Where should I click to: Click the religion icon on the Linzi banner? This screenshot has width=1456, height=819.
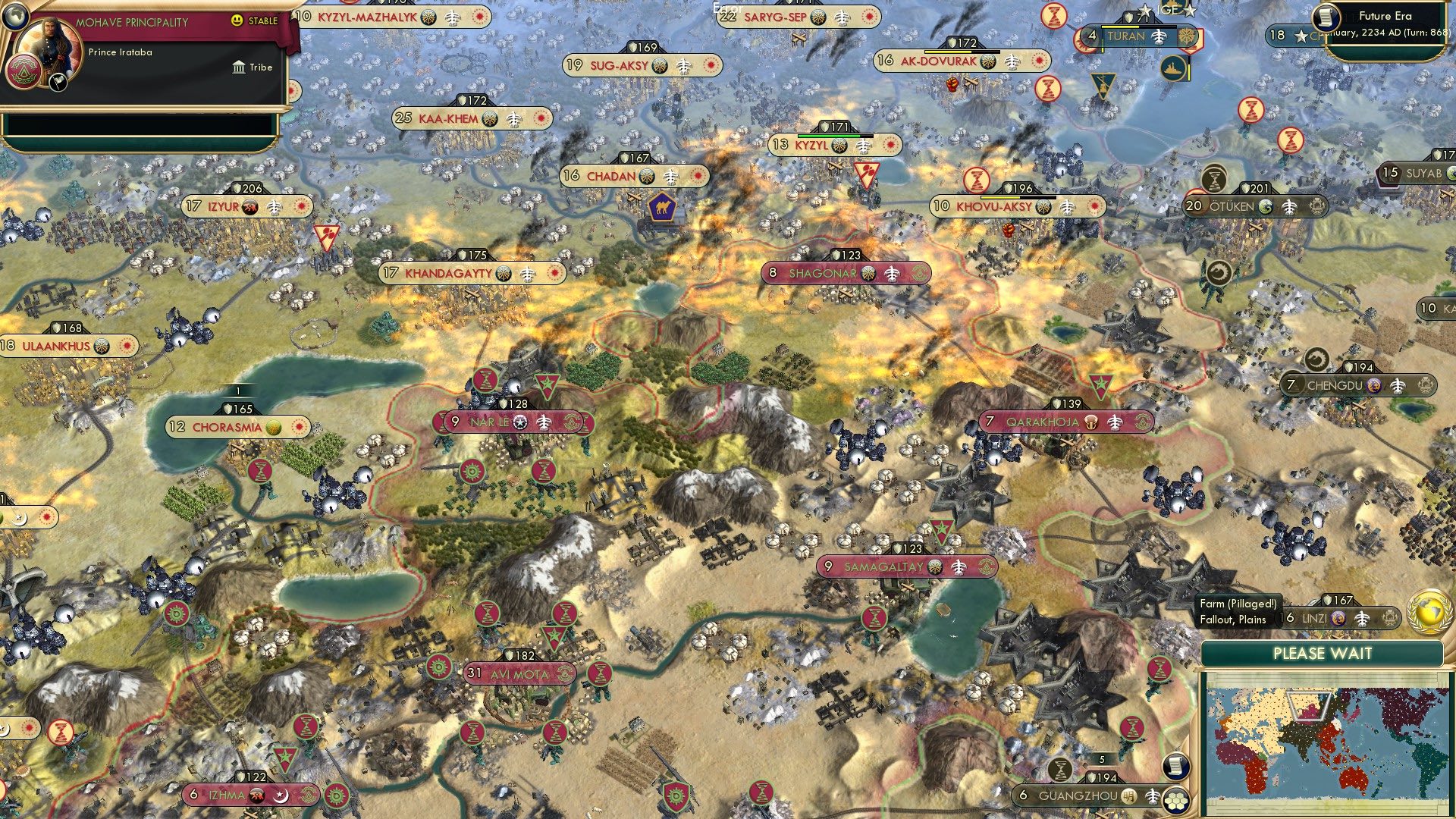click(x=1338, y=620)
